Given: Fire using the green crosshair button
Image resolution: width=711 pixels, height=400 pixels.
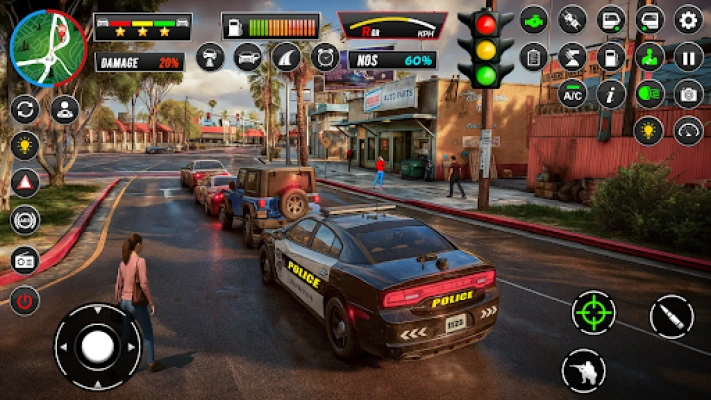Looking at the screenshot, I should pos(593,312).
